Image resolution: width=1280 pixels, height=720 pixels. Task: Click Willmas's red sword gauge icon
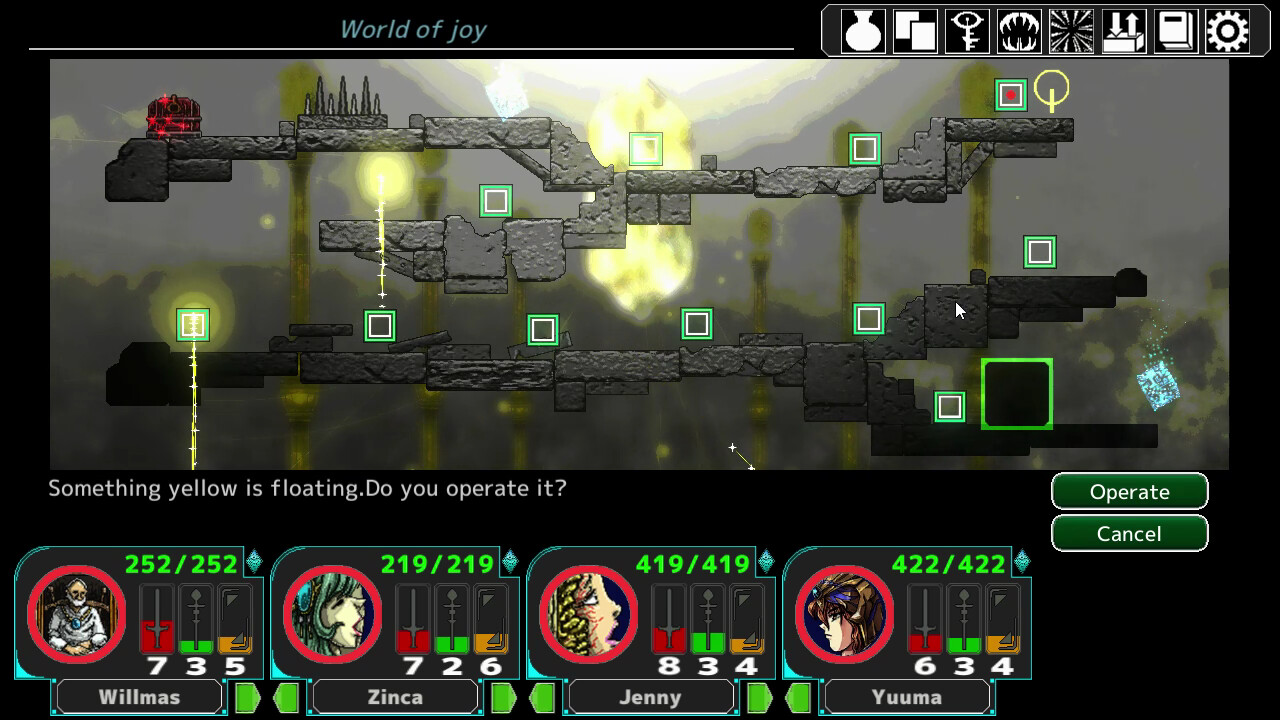click(158, 620)
